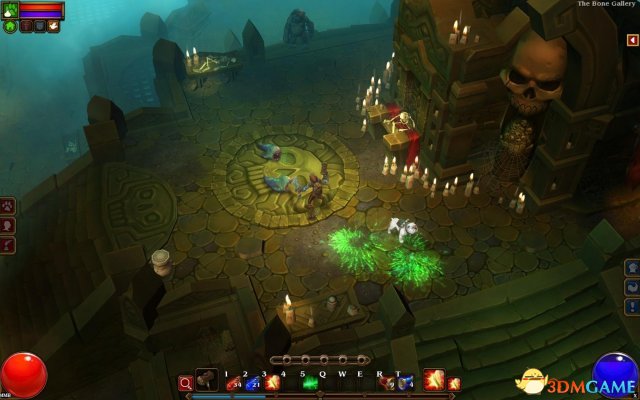Select the pet armor shield icon
This screenshot has width=640, height=400.
[39, 26]
